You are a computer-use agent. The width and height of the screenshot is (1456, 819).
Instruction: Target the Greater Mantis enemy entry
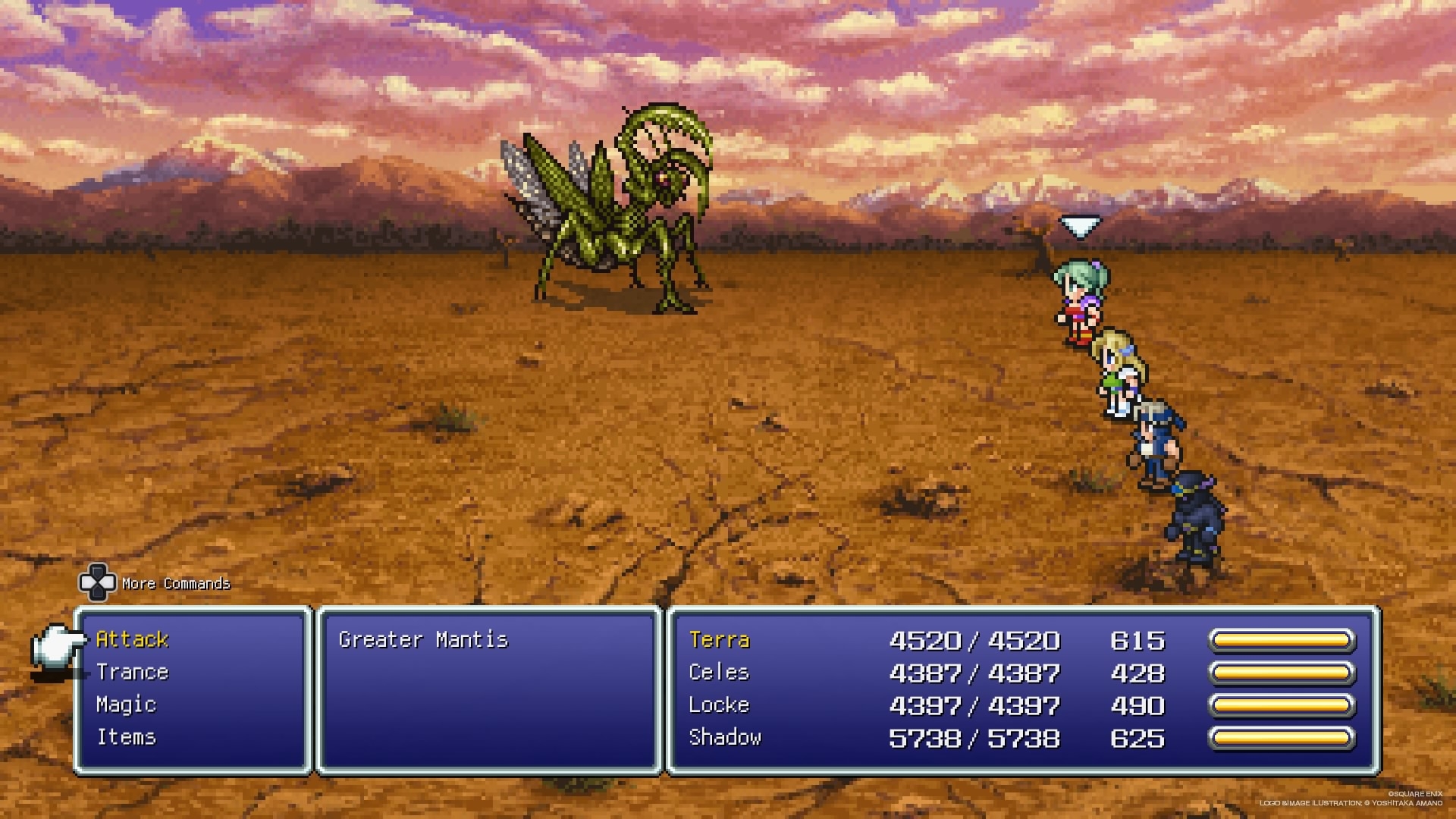423,639
